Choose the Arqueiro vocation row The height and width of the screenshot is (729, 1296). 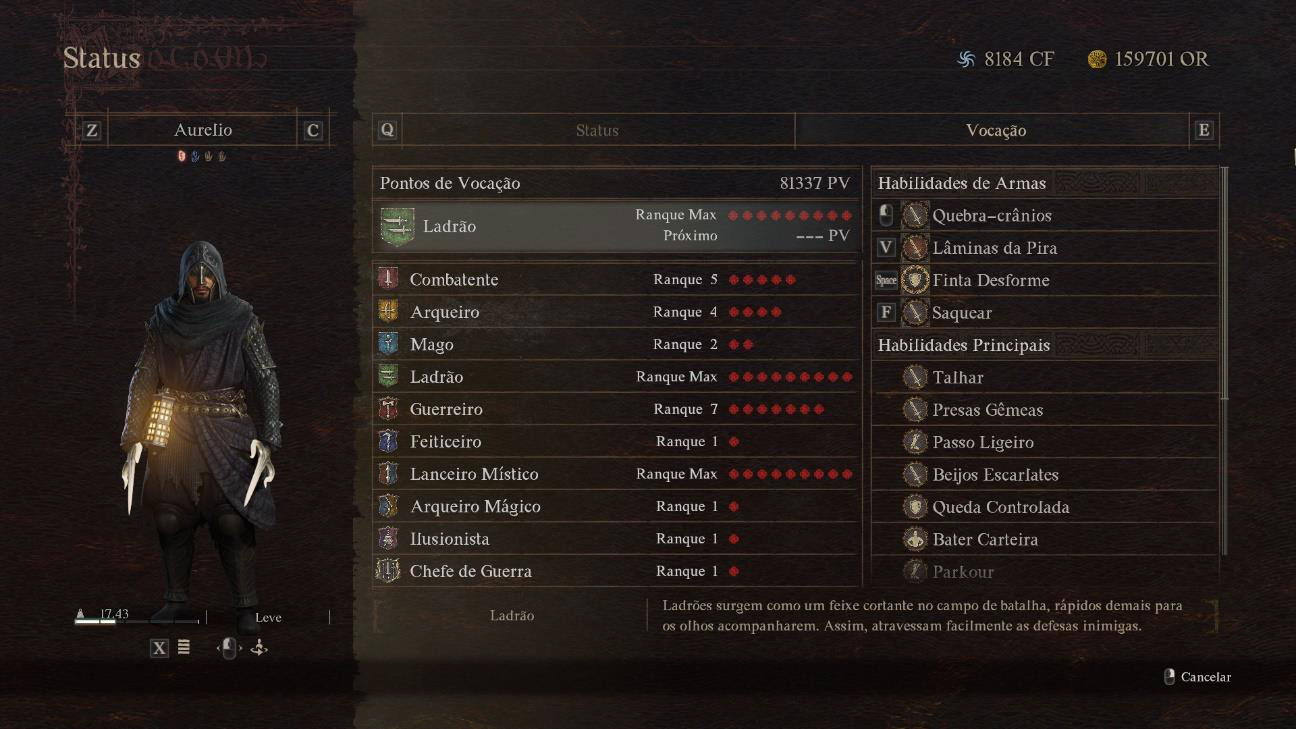point(615,312)
